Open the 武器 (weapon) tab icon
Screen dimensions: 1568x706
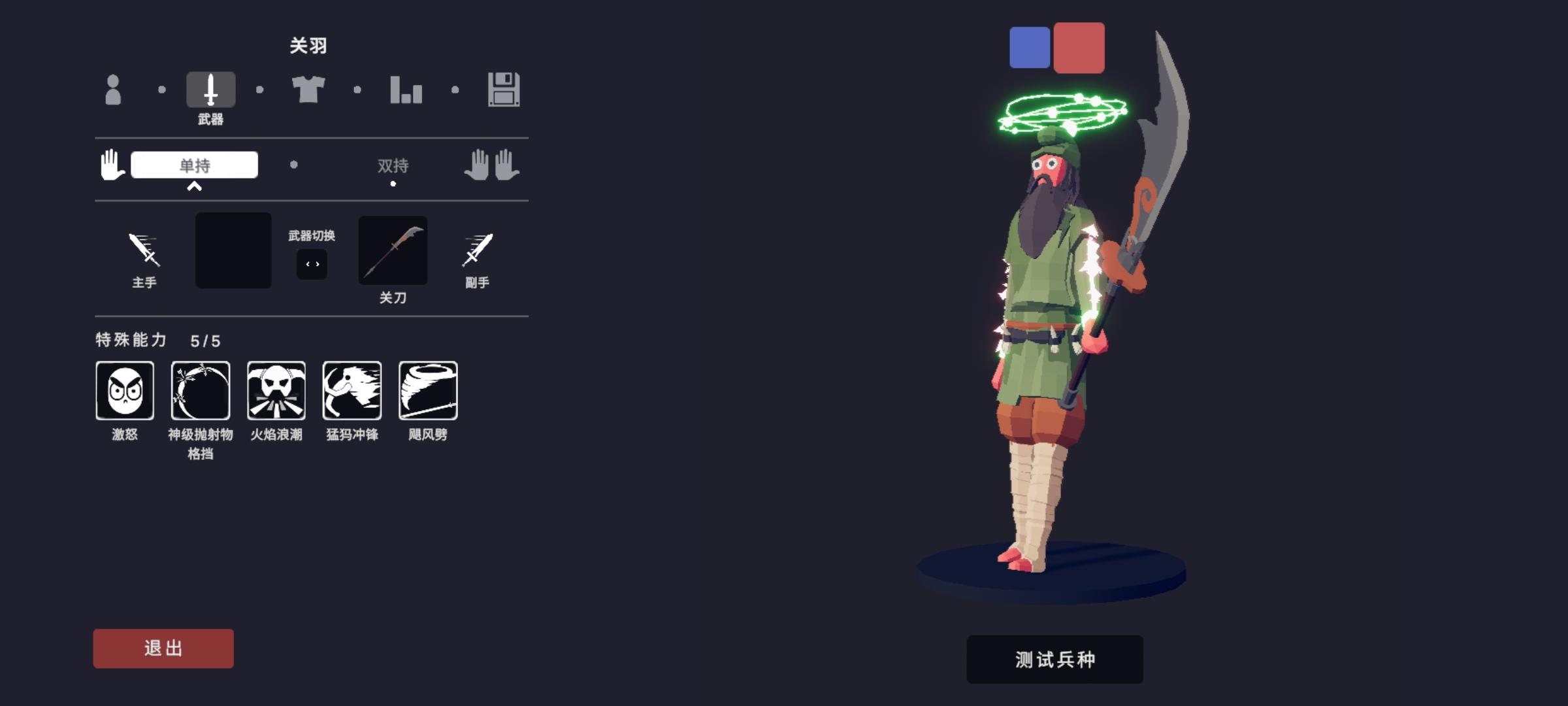(210, 89)
